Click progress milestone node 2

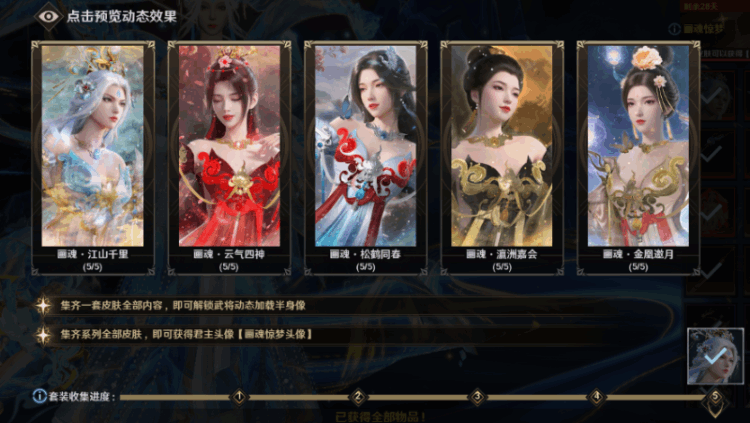click(357, 396)
